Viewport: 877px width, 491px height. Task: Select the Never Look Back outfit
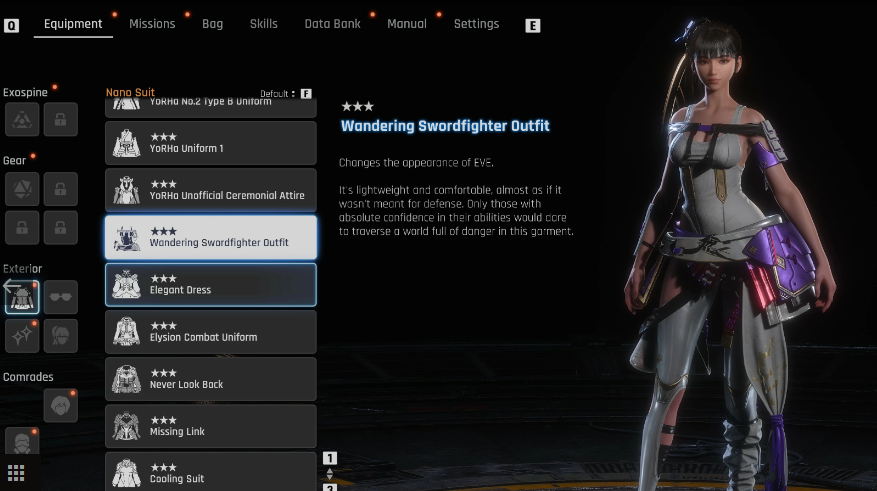click(211, 378)
